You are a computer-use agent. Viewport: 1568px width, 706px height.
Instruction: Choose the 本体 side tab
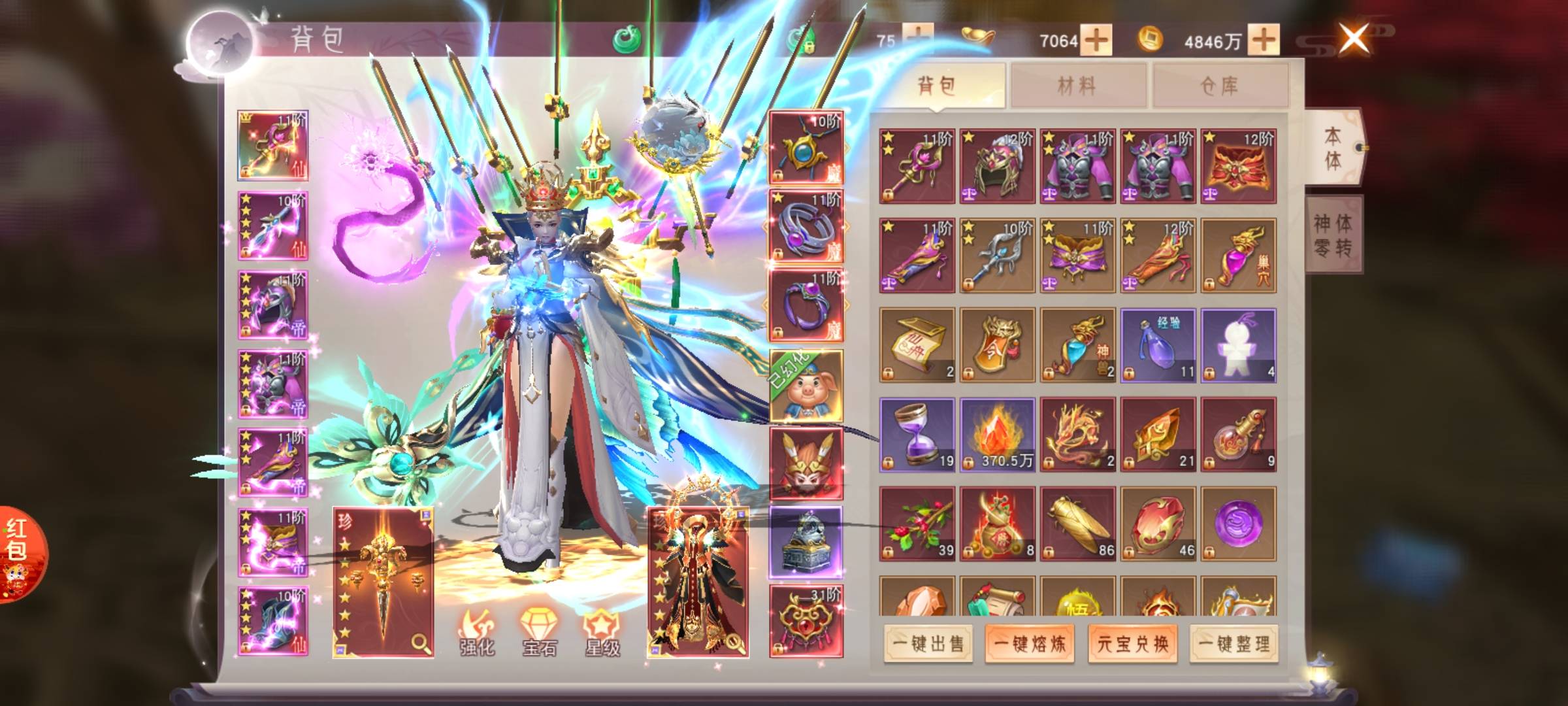pyautogui.click(x=1333, y=148)
